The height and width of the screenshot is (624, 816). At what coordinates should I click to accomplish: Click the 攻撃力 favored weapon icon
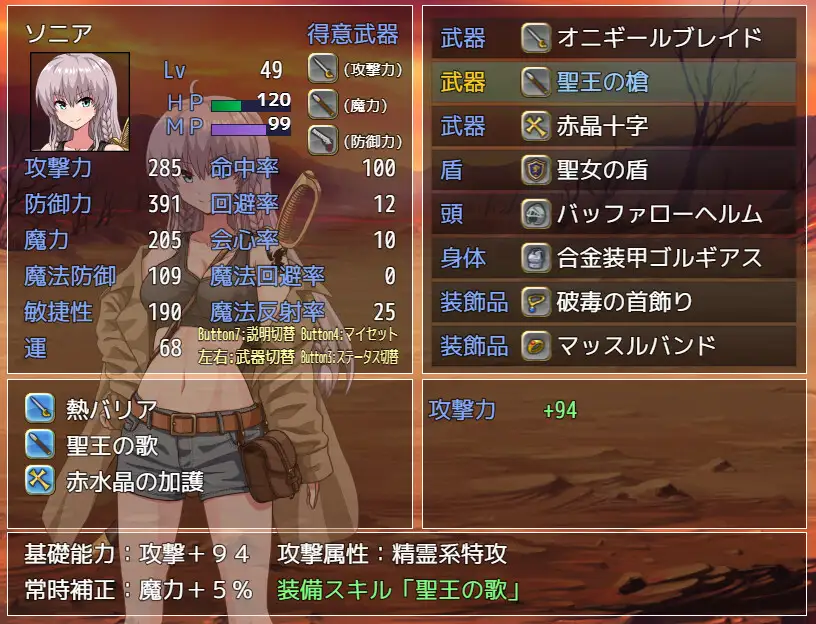click(x=322, y=68)
